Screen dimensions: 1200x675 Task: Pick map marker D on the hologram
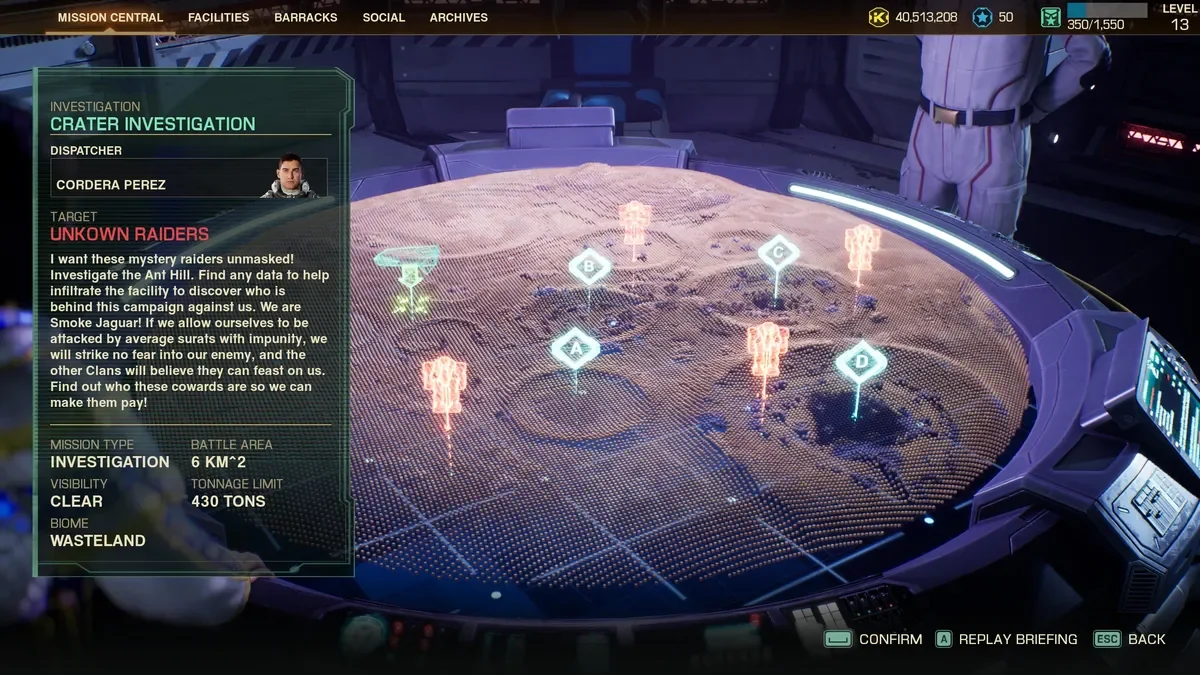click(x=861, y=361)
